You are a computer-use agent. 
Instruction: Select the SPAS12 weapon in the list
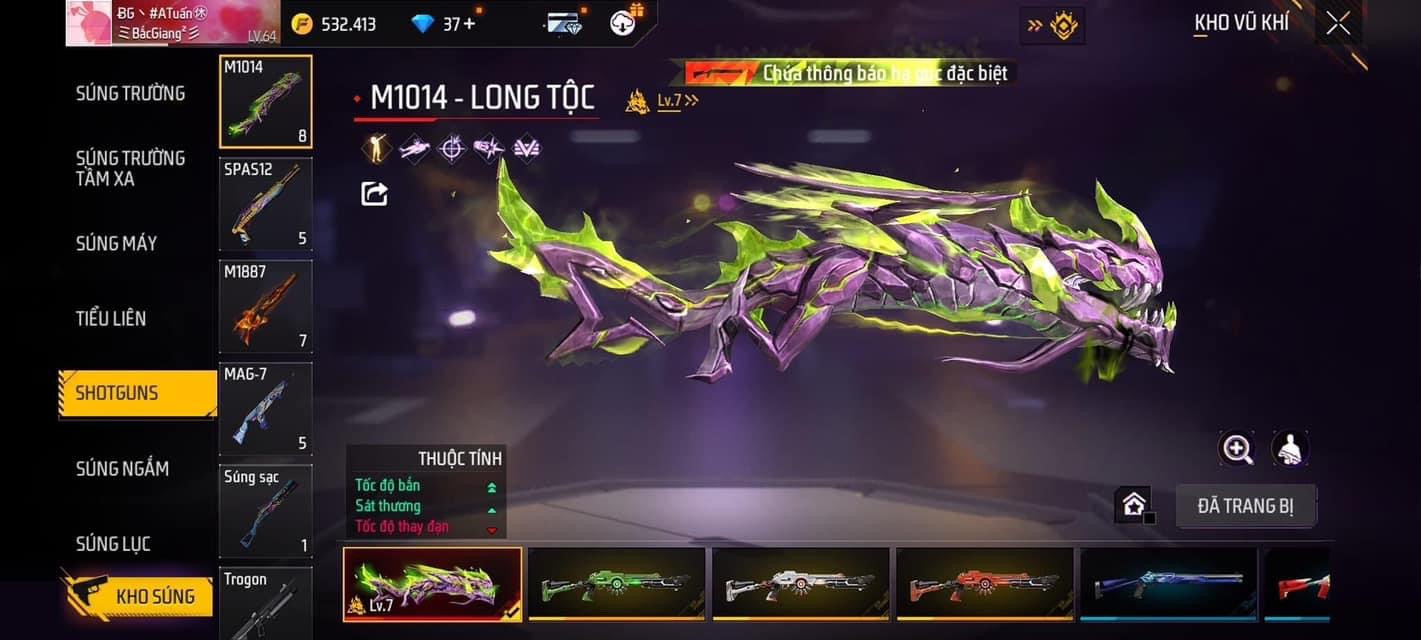[x=266, y=204]
